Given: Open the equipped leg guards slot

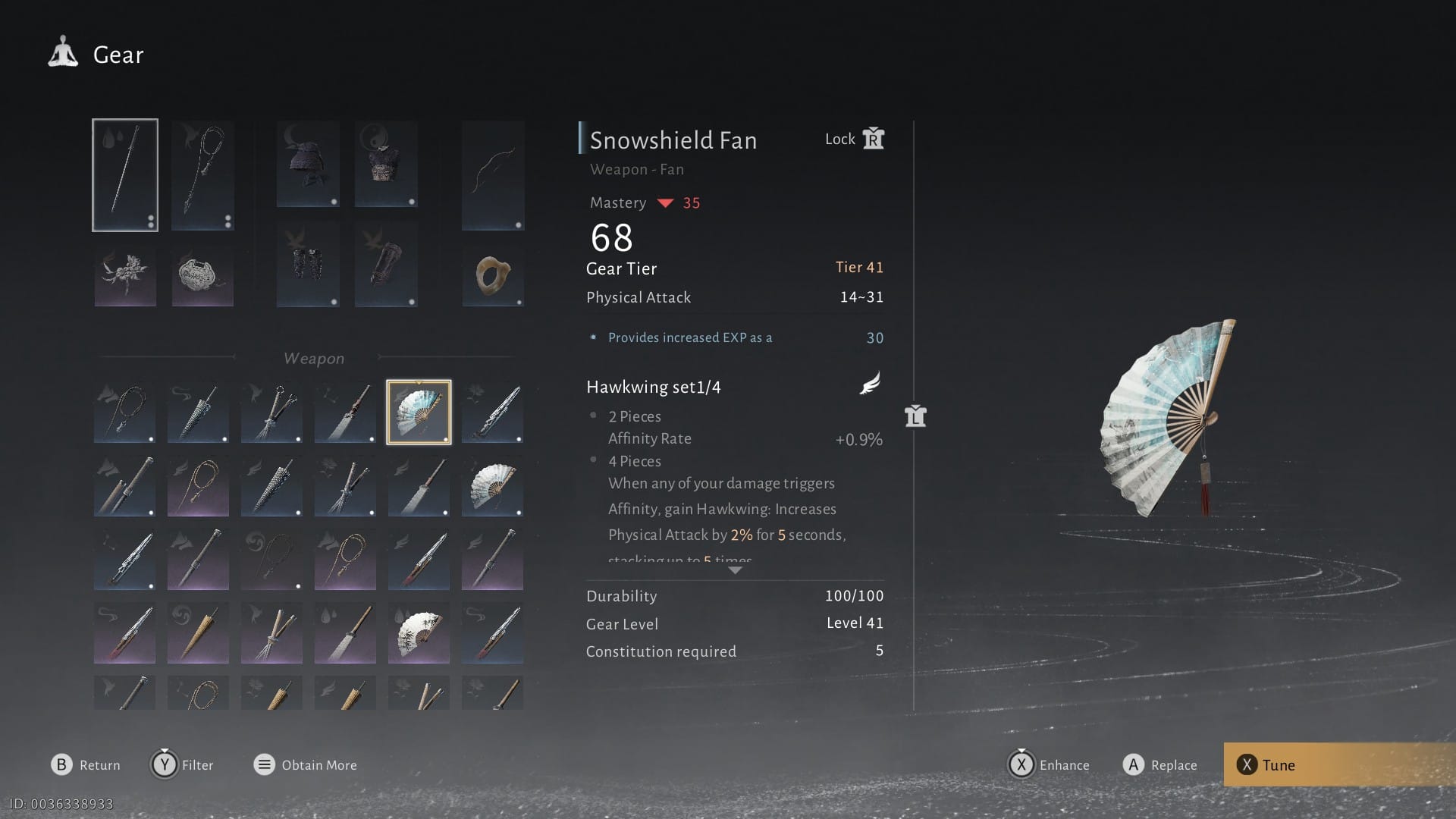Looking at the screenshot, I should [x=308, y=265].
